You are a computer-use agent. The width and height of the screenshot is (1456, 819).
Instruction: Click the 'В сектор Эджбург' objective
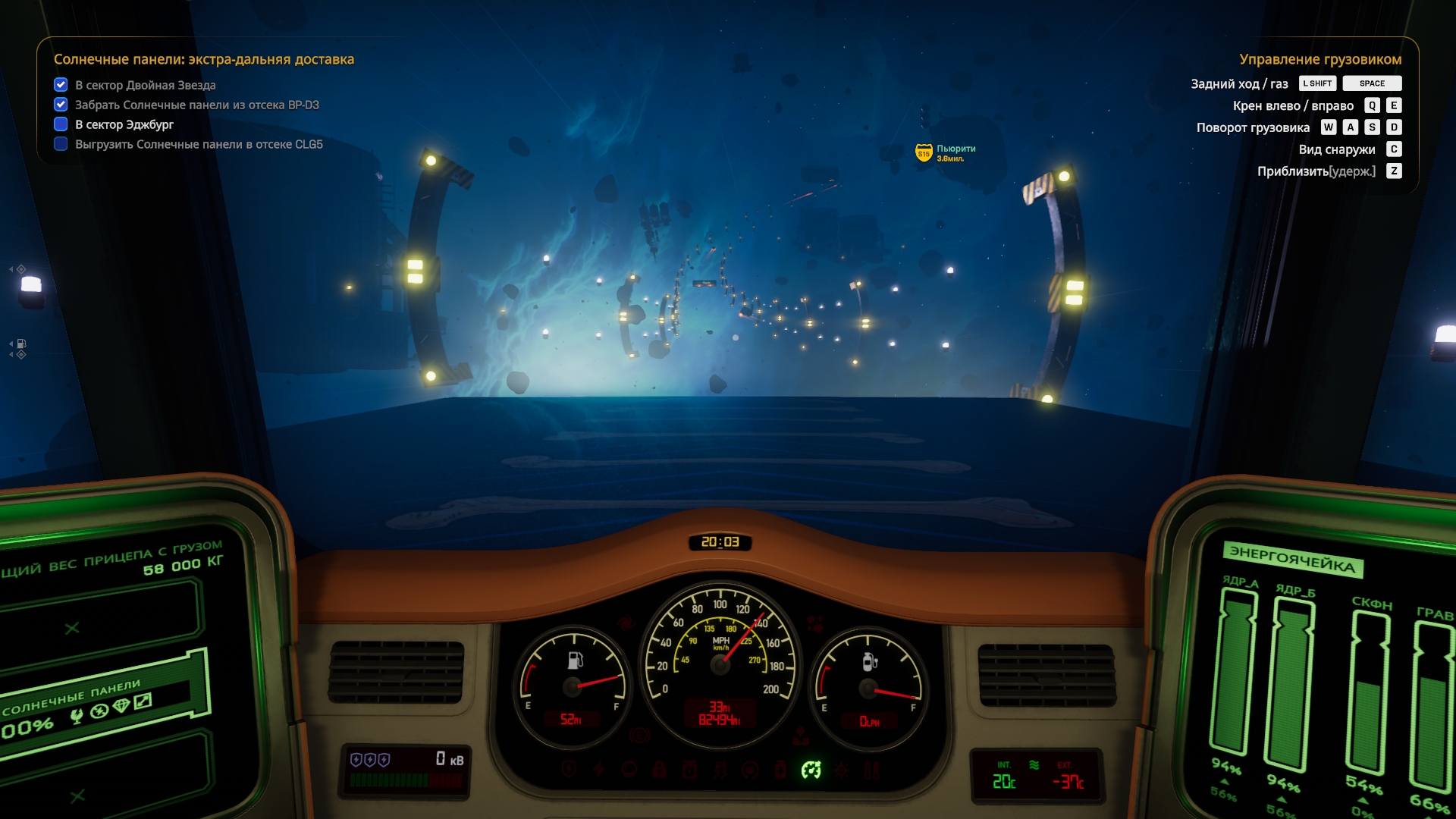[x=124, y=124]
